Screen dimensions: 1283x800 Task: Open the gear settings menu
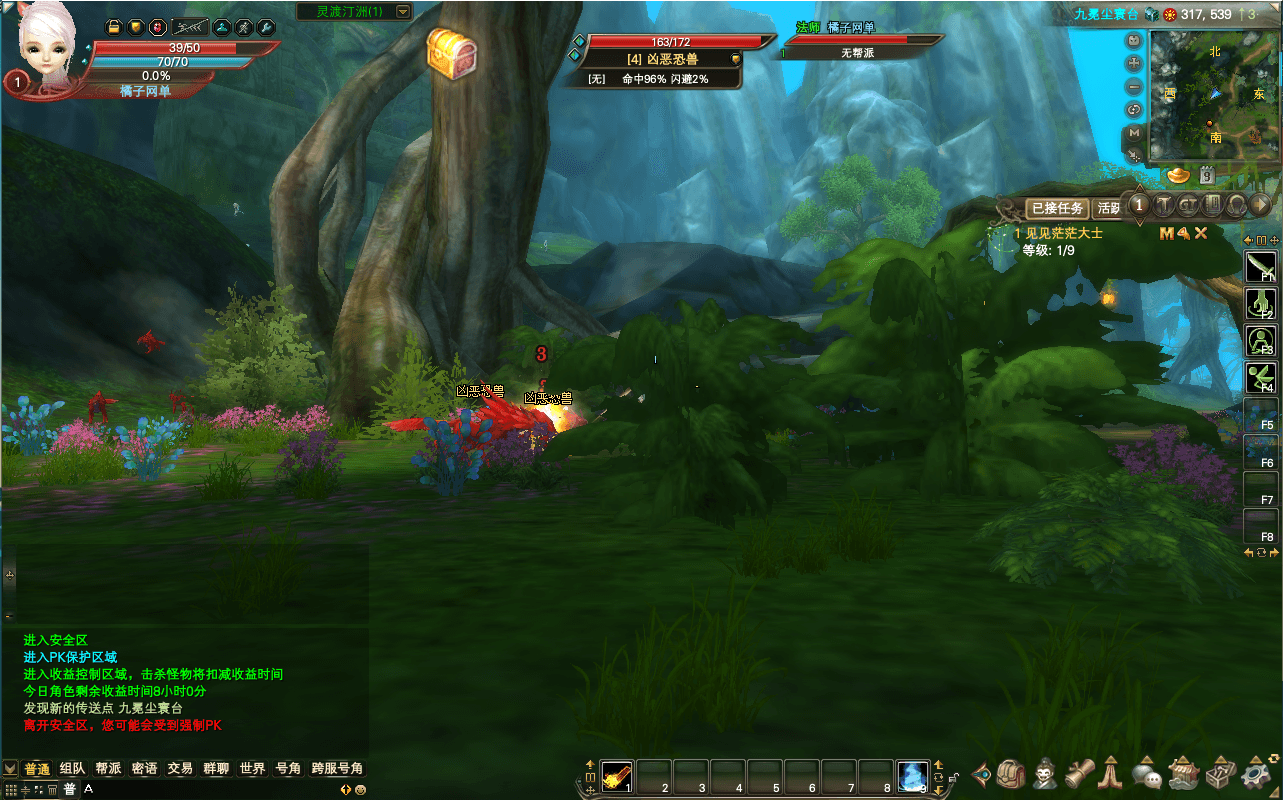[x=1256, y=773]
